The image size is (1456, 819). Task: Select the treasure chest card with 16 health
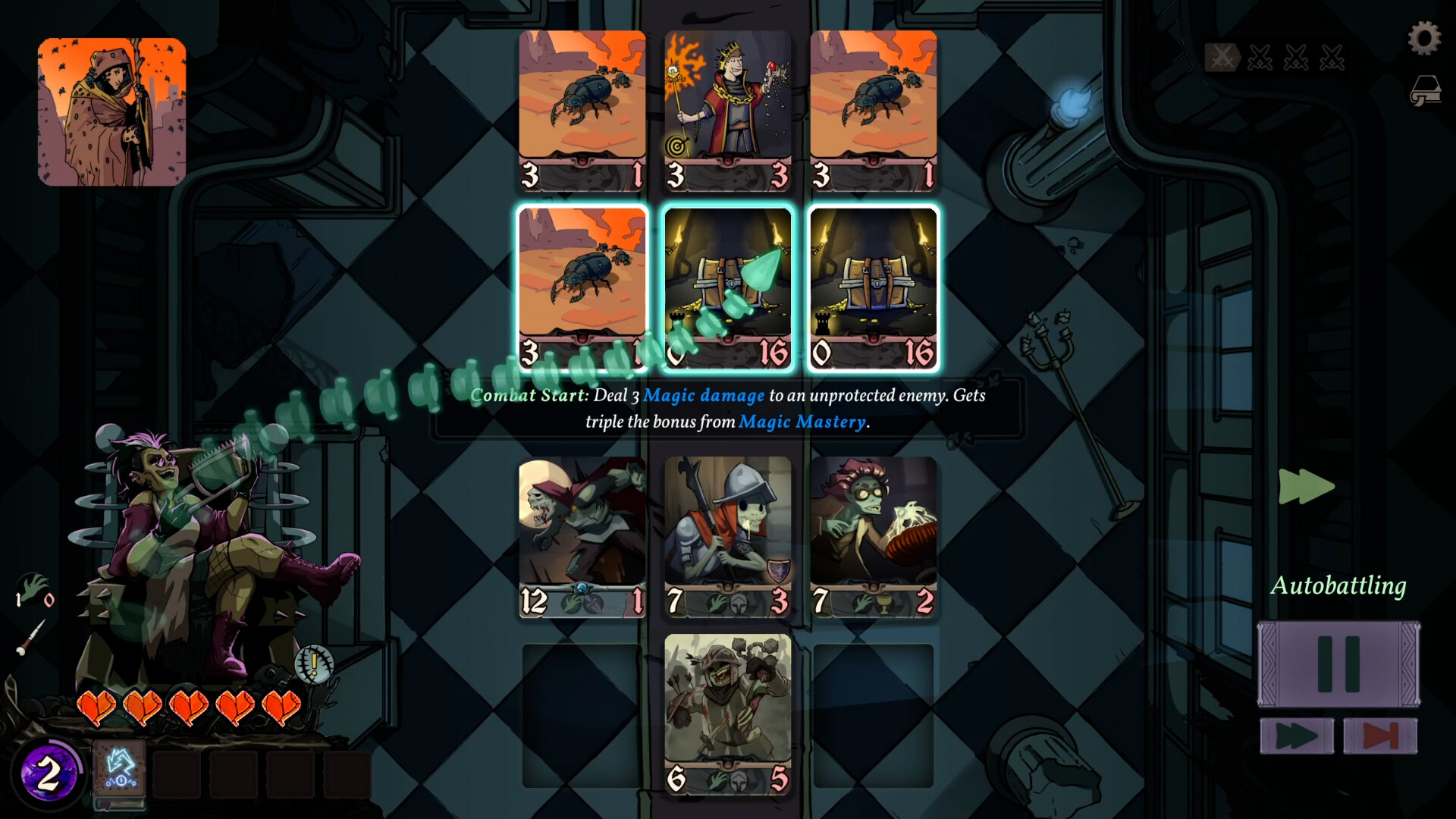874,284
